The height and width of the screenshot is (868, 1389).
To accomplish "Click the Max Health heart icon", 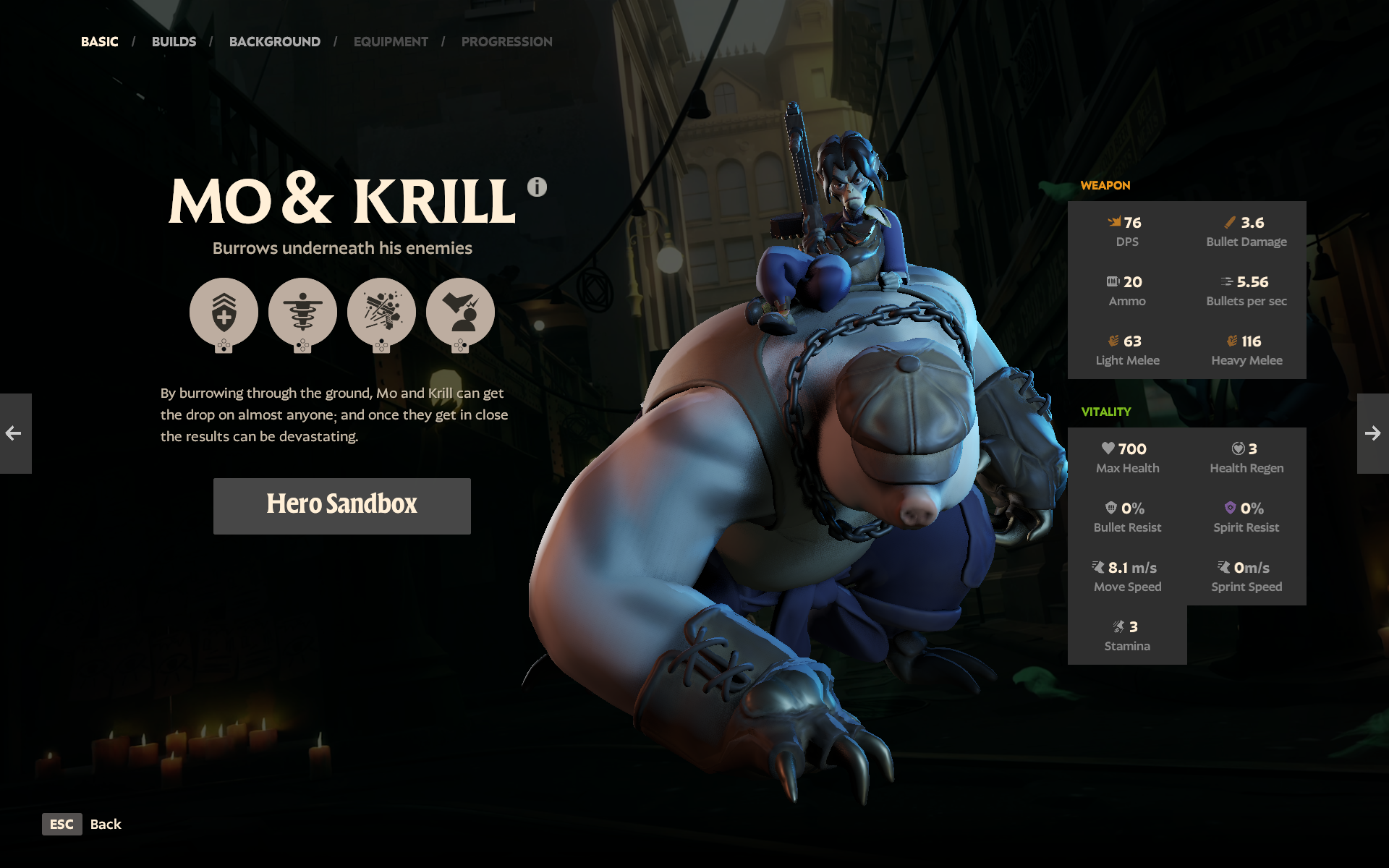I will (1109, 448).
